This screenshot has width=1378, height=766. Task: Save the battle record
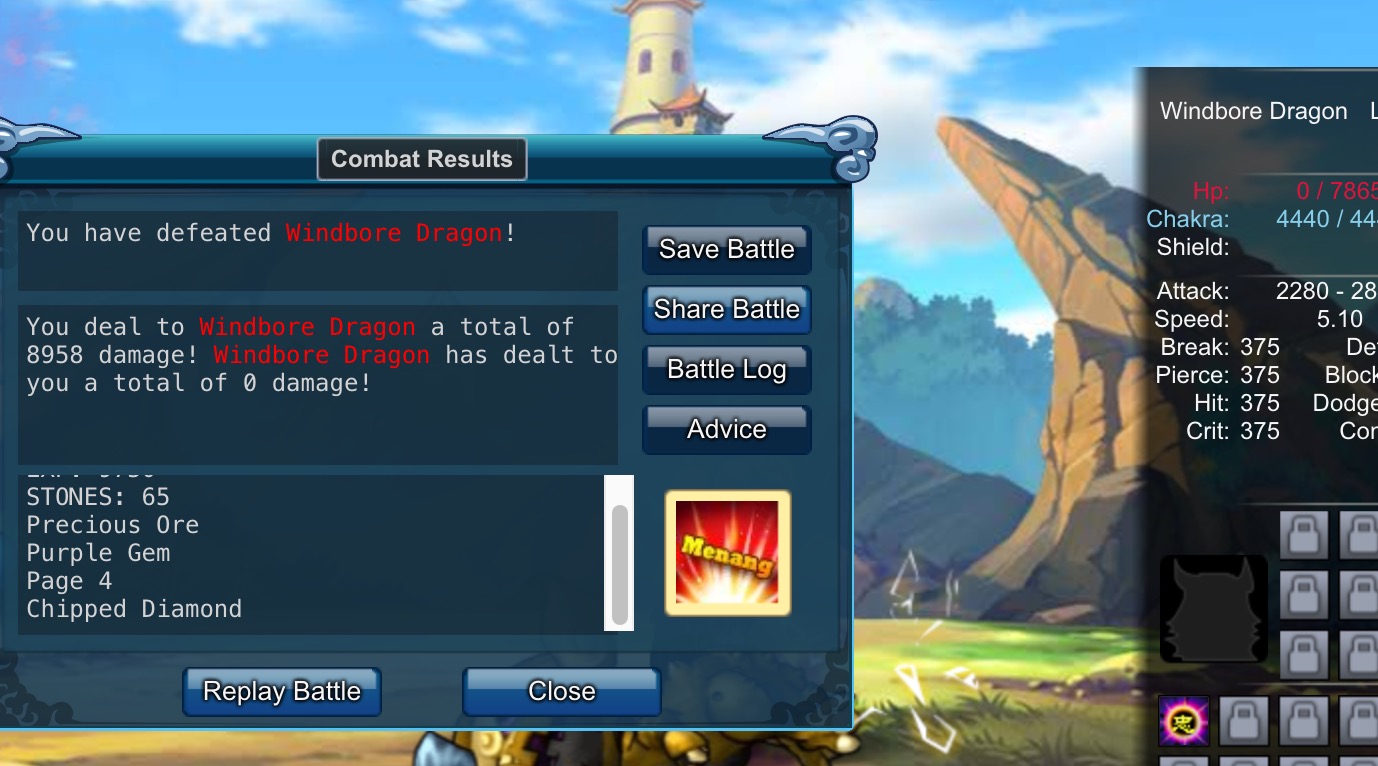pos(726,249)
